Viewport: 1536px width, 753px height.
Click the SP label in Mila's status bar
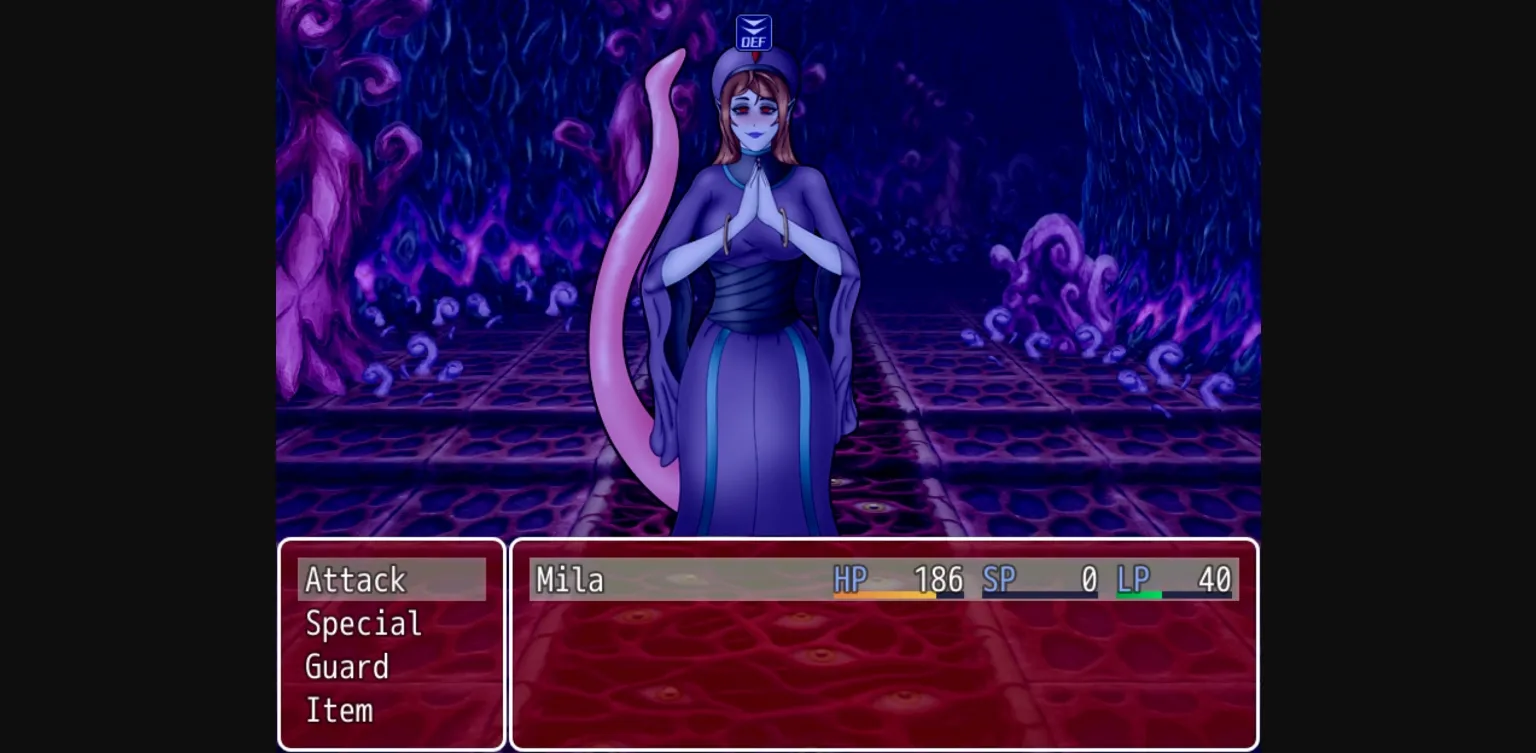click(998, 579)
